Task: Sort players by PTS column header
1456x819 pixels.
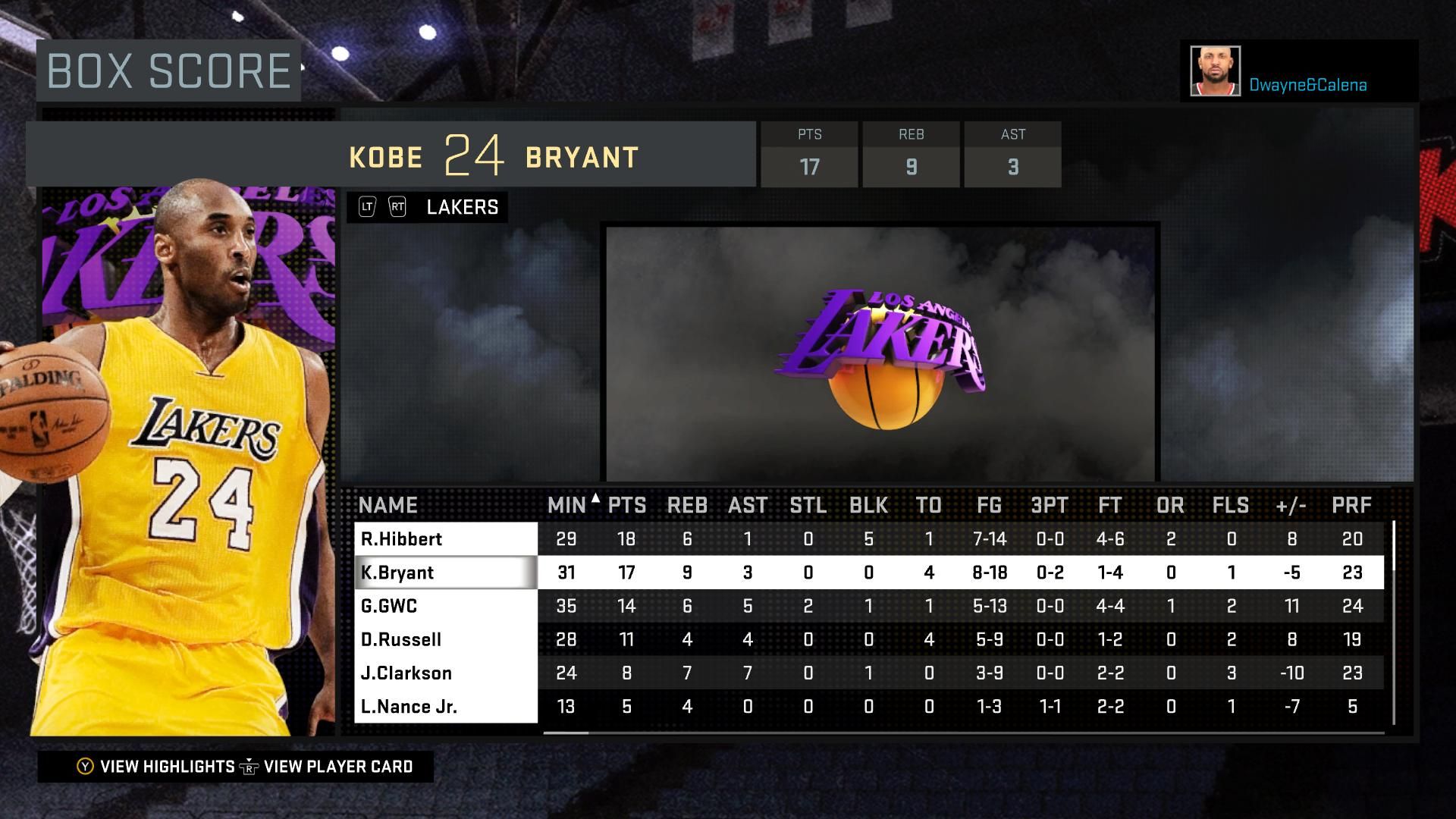Action: click(627, 505)
